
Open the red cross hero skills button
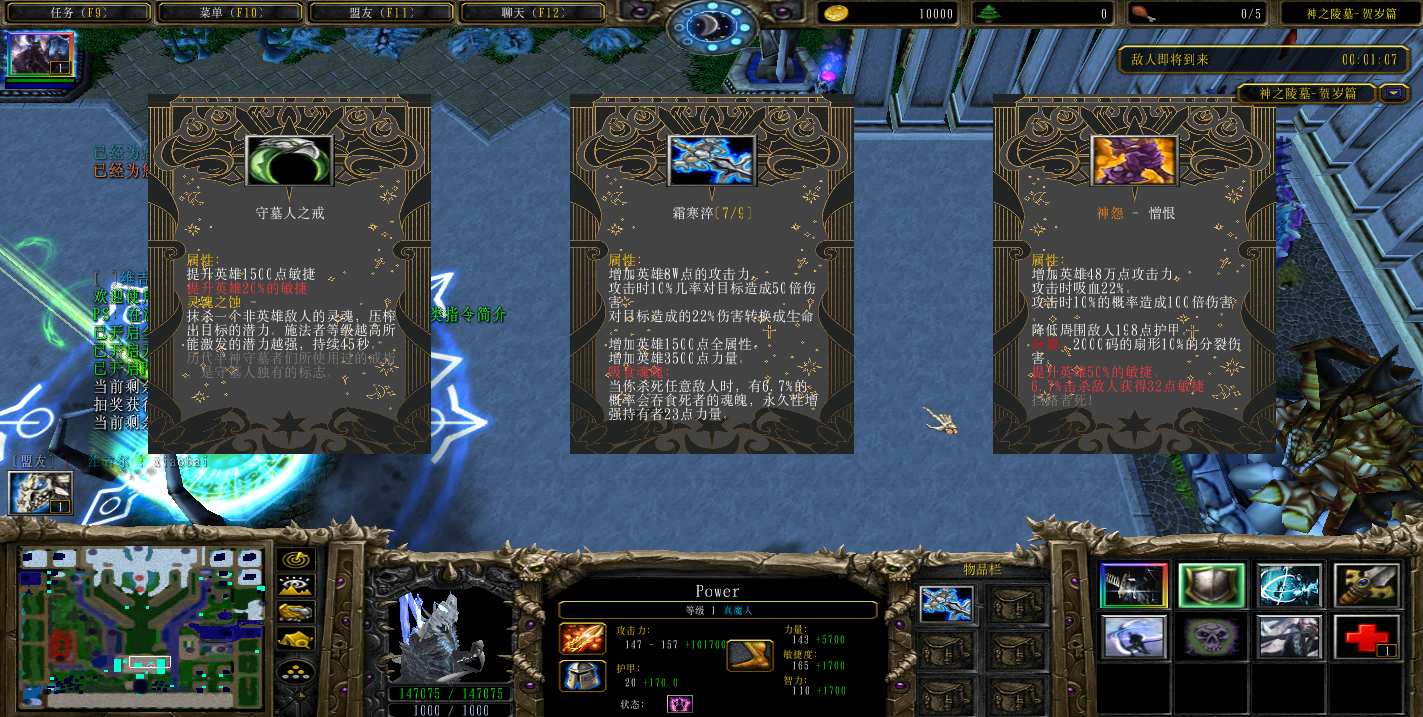pyautogui.click(x=1366, y=637)
